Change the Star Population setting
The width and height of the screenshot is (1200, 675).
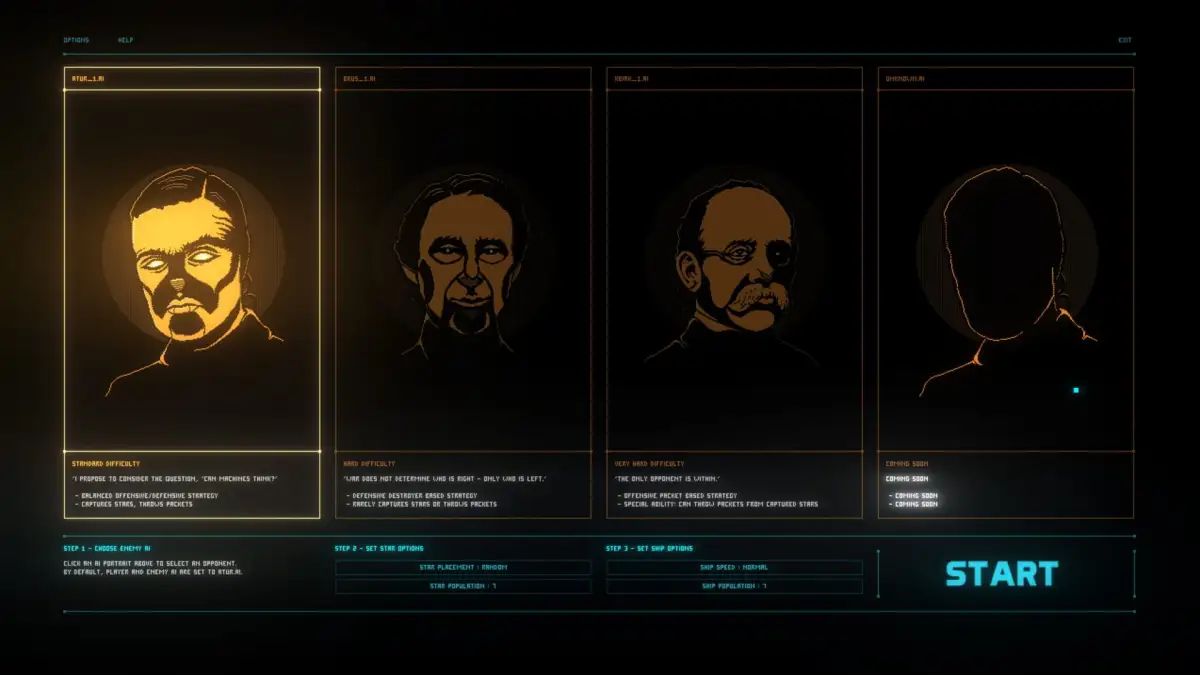click(x=463, y=586)
